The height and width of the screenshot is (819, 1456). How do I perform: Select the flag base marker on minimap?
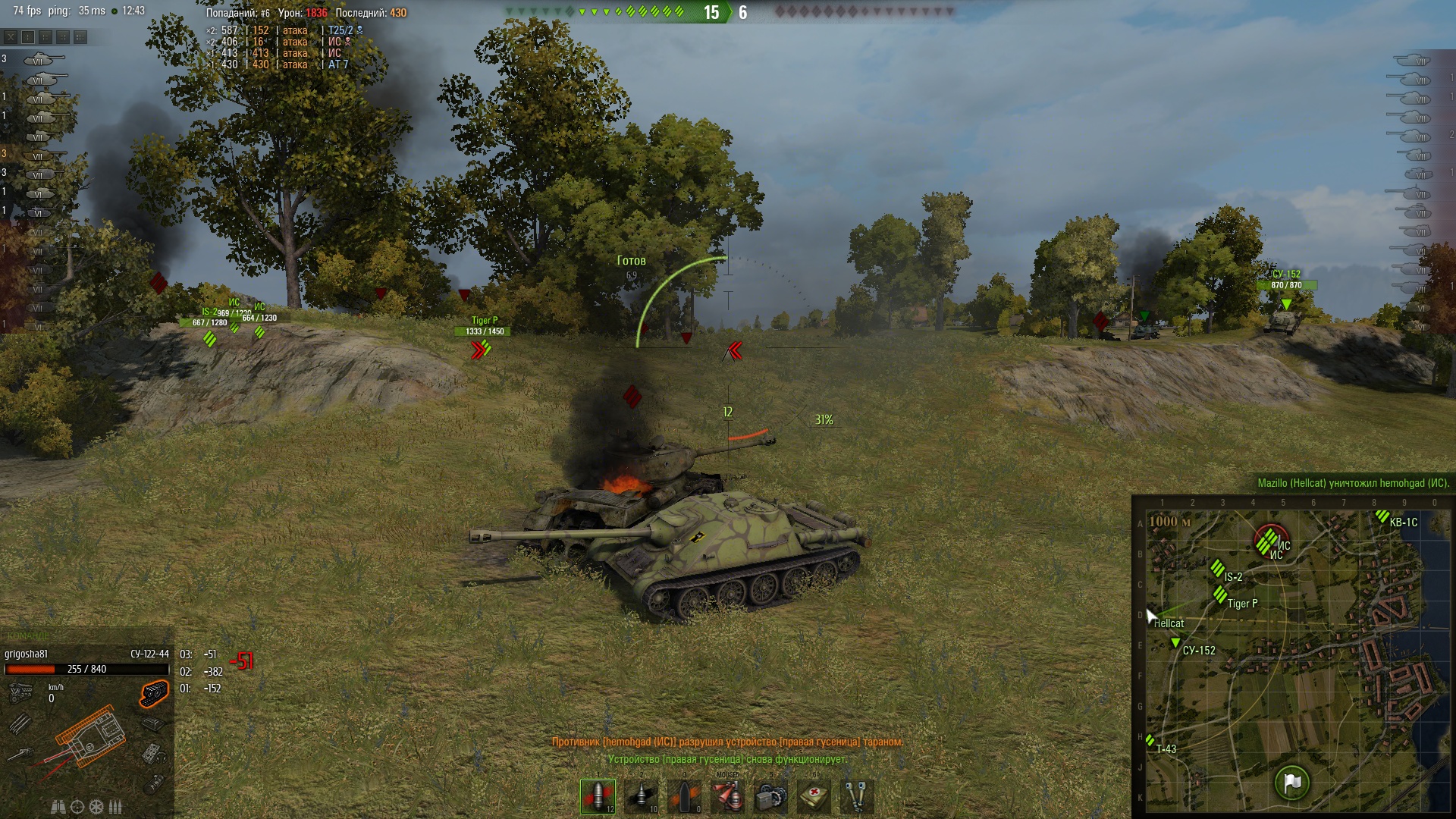point(1292,782)
